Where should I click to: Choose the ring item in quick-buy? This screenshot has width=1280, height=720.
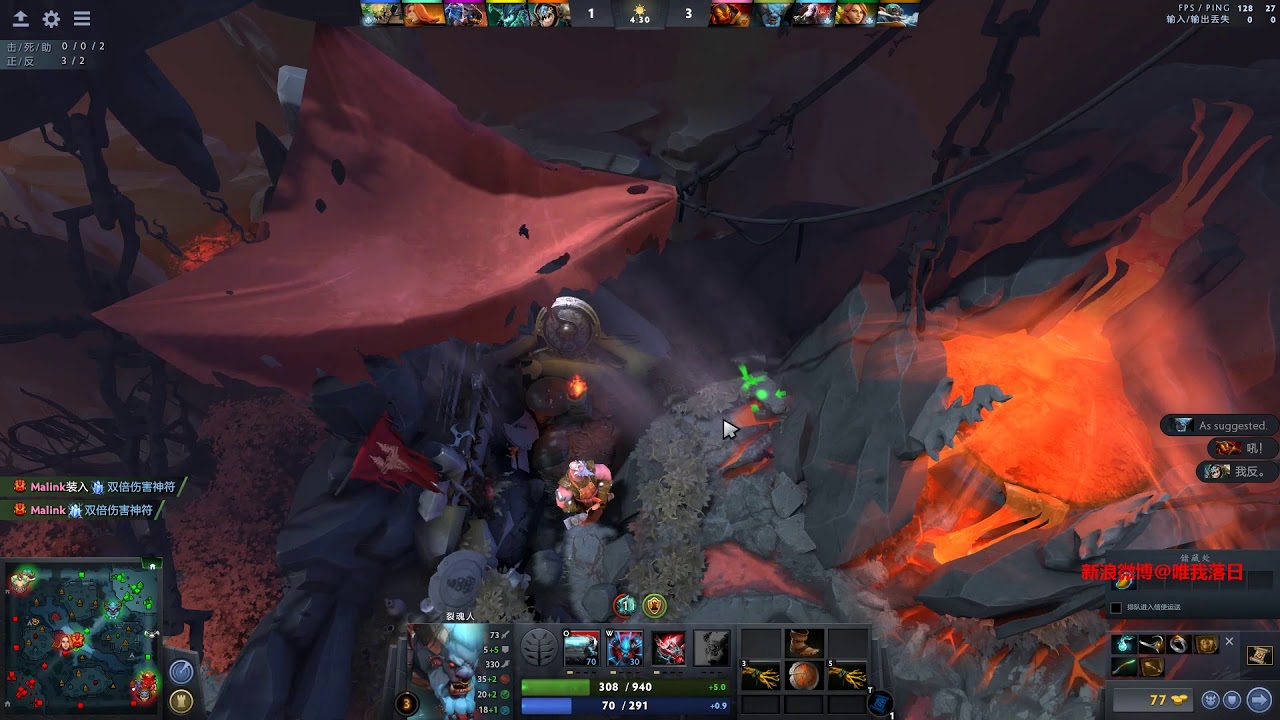coord(1180,644)
